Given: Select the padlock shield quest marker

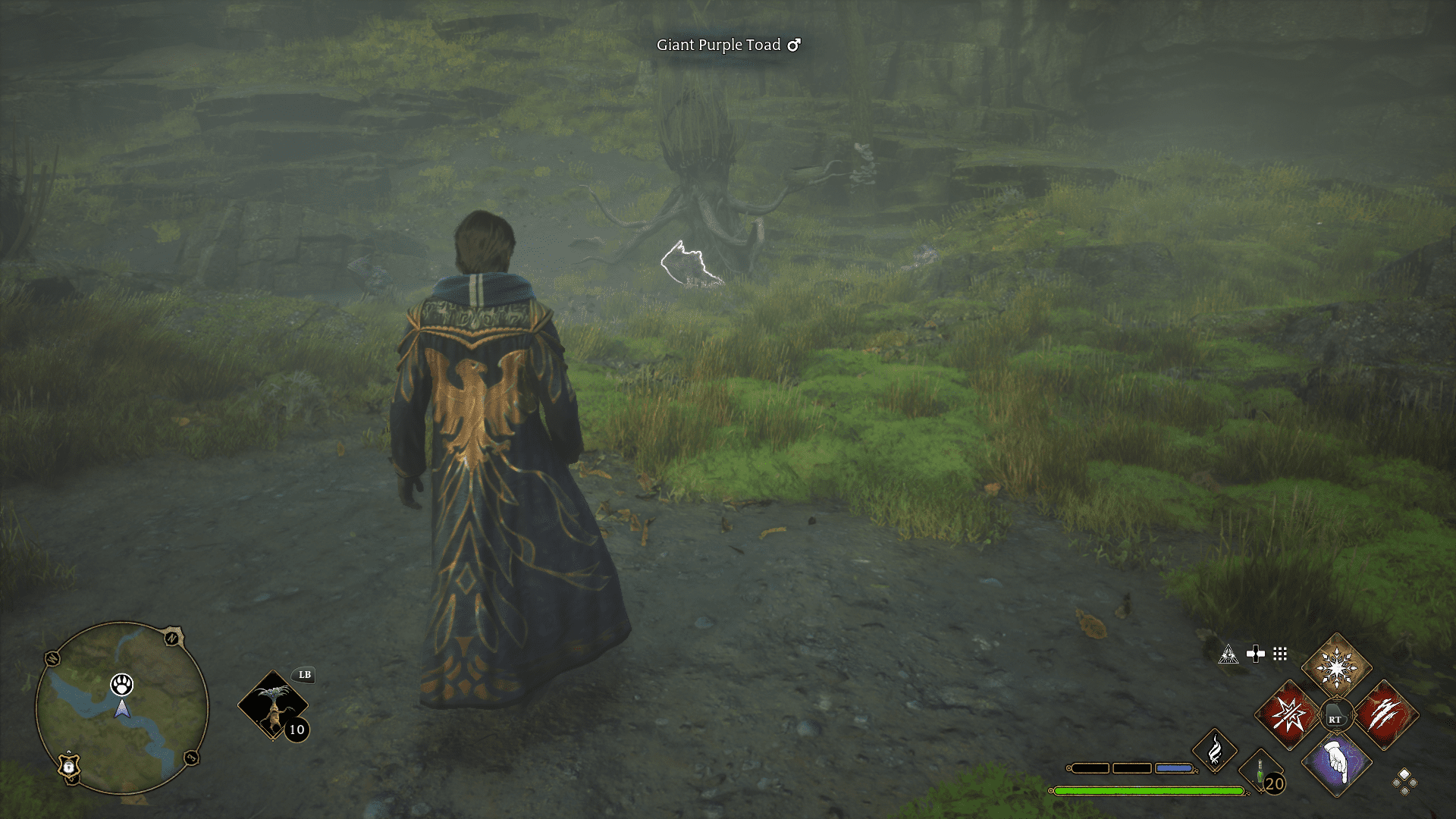Looking at the screenshot, I should click(69, 766).
